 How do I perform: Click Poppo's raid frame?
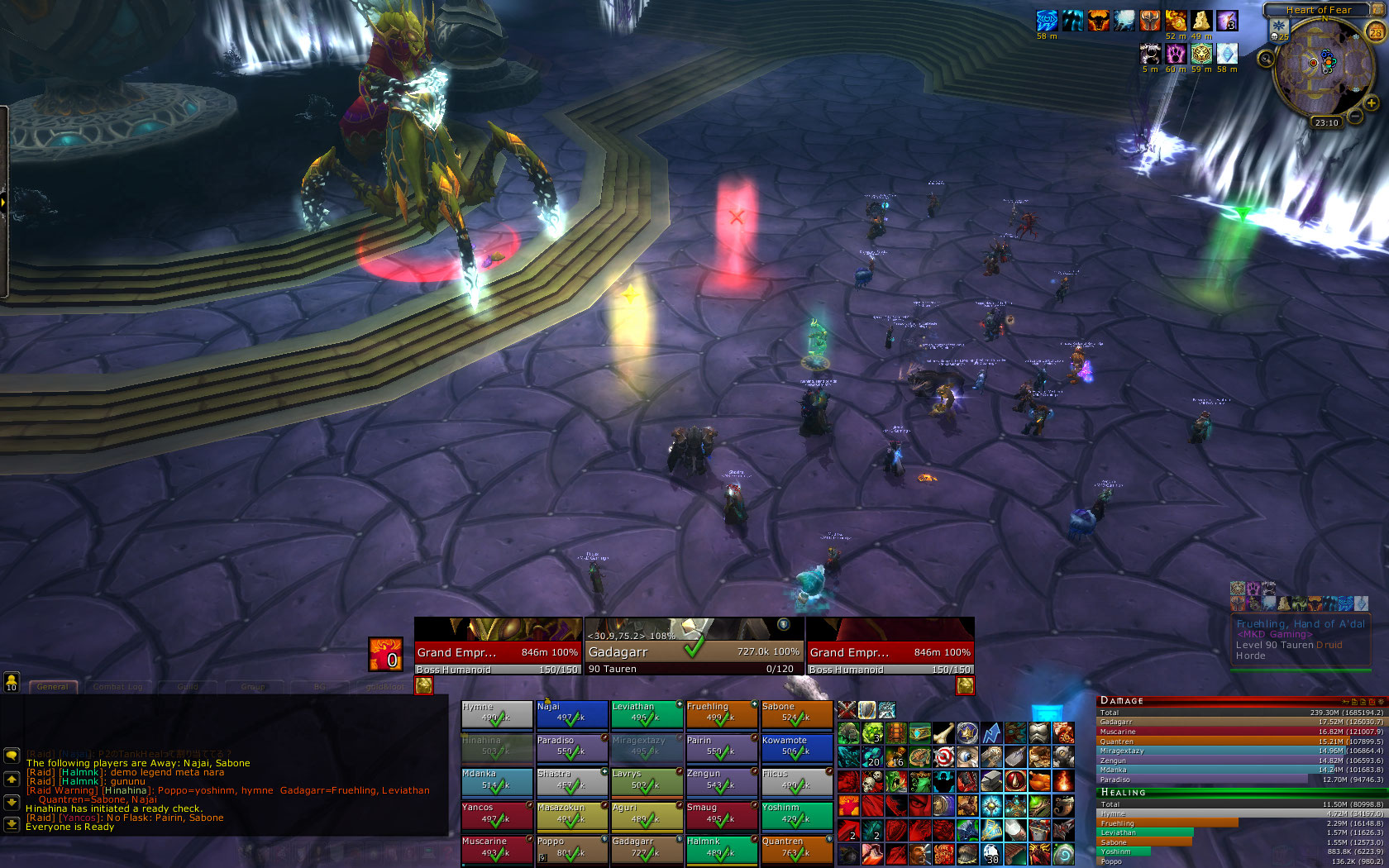point(571,849)
